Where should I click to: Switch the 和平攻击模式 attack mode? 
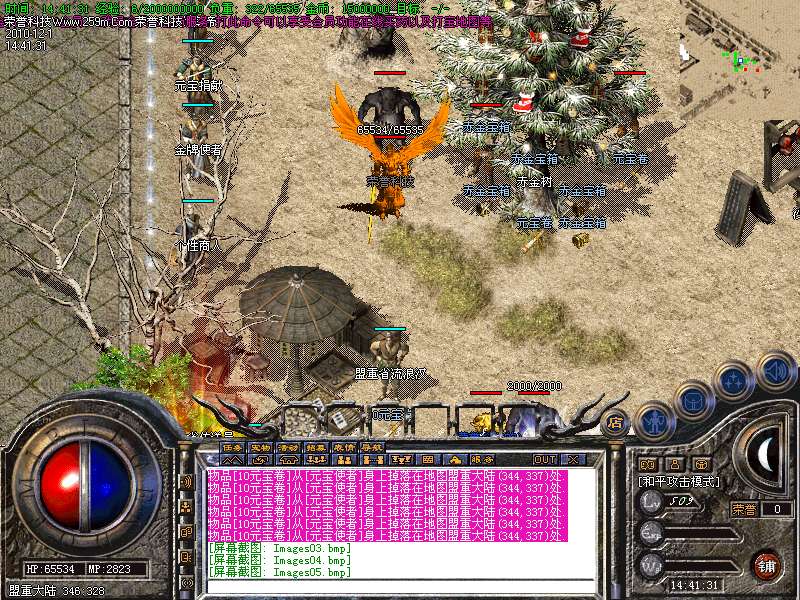click(x=679, y=481)
